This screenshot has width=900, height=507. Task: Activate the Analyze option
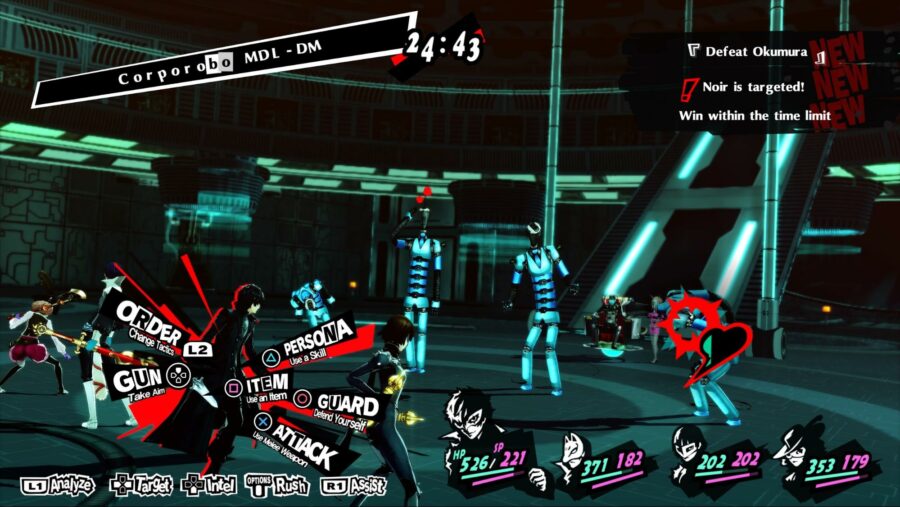pos(58,486)
